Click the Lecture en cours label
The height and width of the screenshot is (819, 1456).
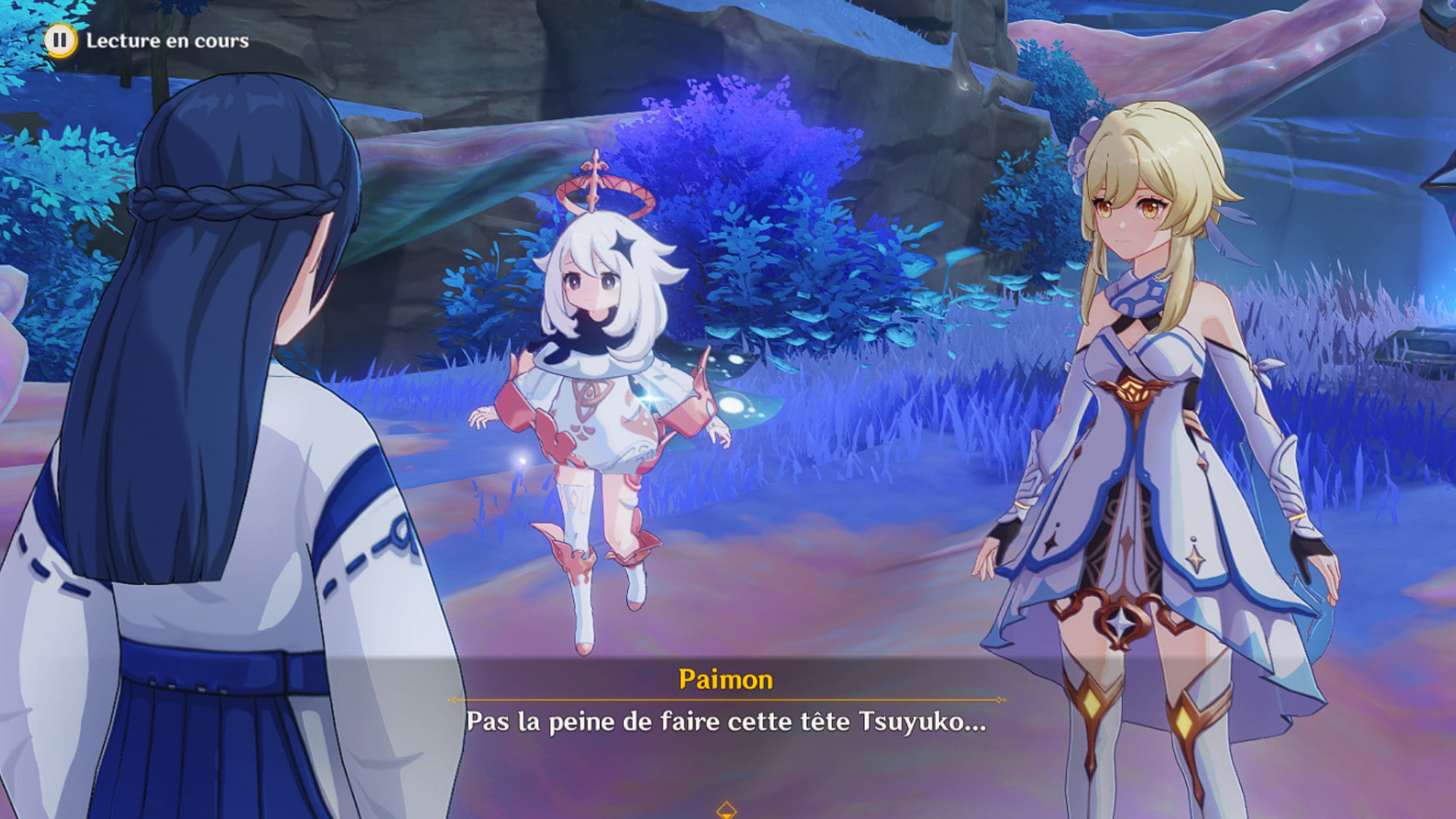168,42
